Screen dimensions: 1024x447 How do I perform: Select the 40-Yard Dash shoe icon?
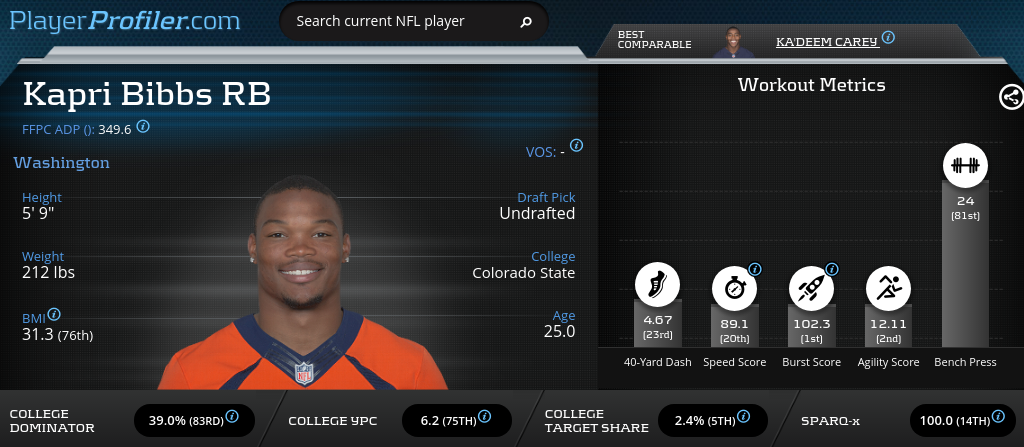(x=657, y=286)
